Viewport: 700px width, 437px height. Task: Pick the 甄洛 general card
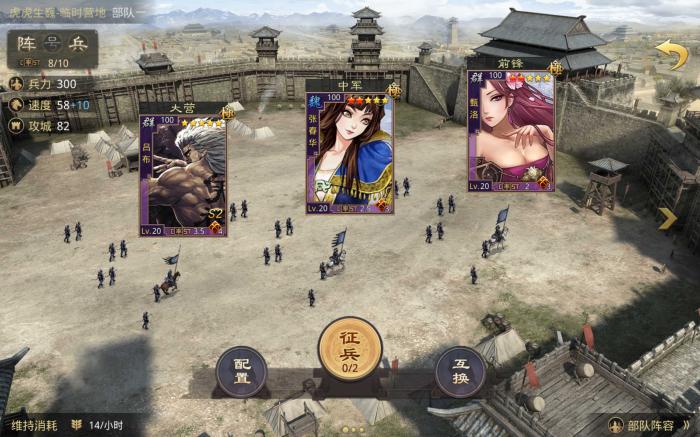tap(511, 130)
